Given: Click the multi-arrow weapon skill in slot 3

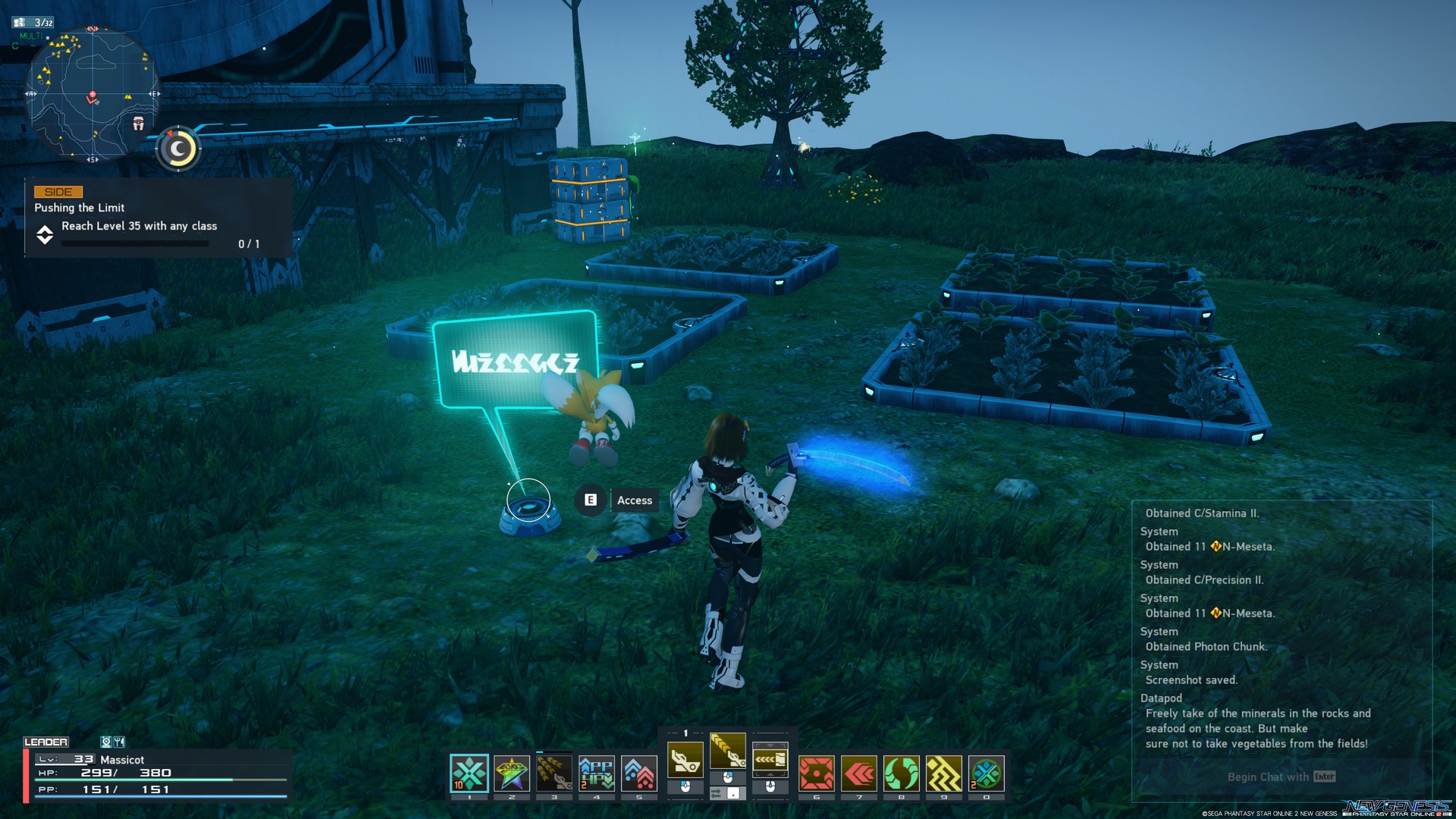Looking at the screenshot, I should (554, 773).
